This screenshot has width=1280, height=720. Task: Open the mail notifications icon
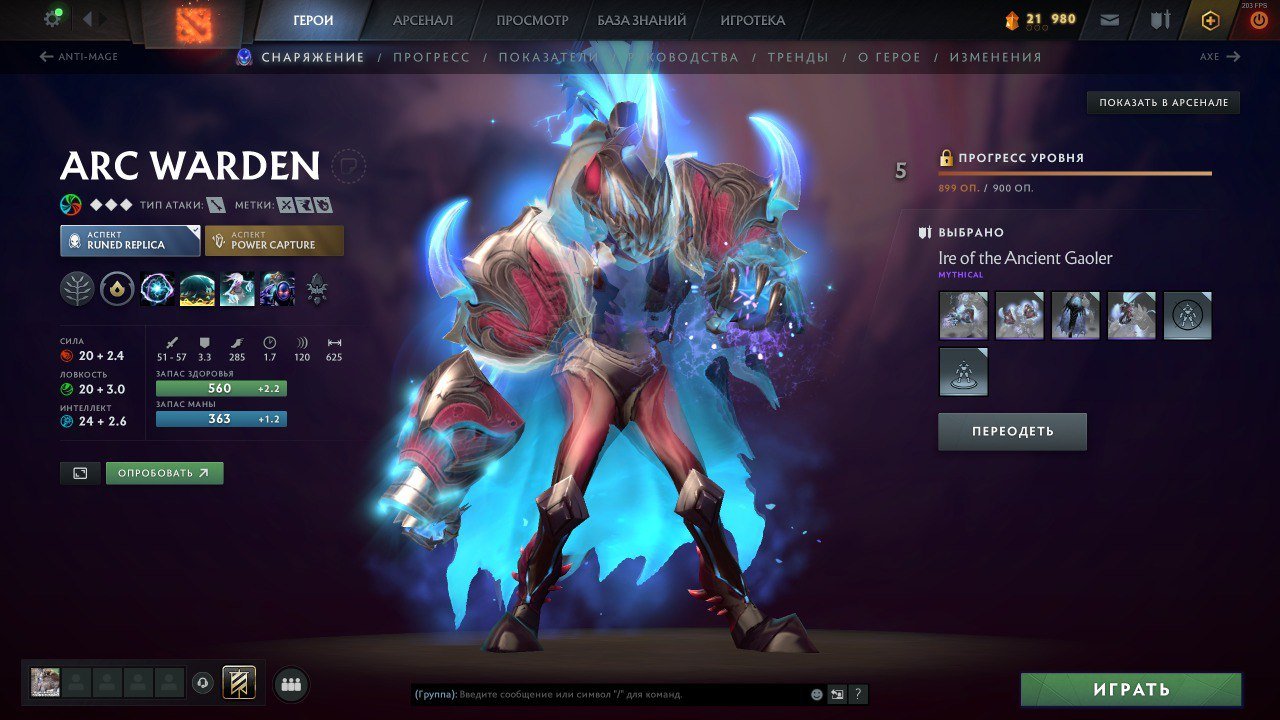tap(1109, 19)
